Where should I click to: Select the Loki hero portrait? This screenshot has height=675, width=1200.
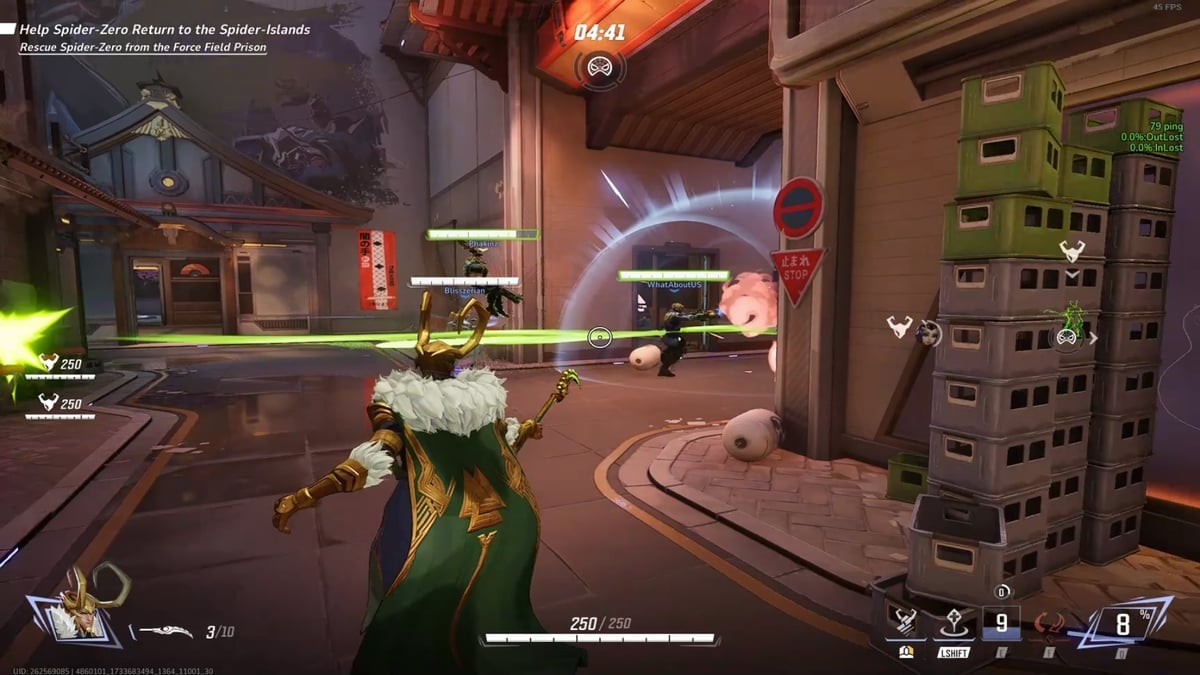(80, 605)
